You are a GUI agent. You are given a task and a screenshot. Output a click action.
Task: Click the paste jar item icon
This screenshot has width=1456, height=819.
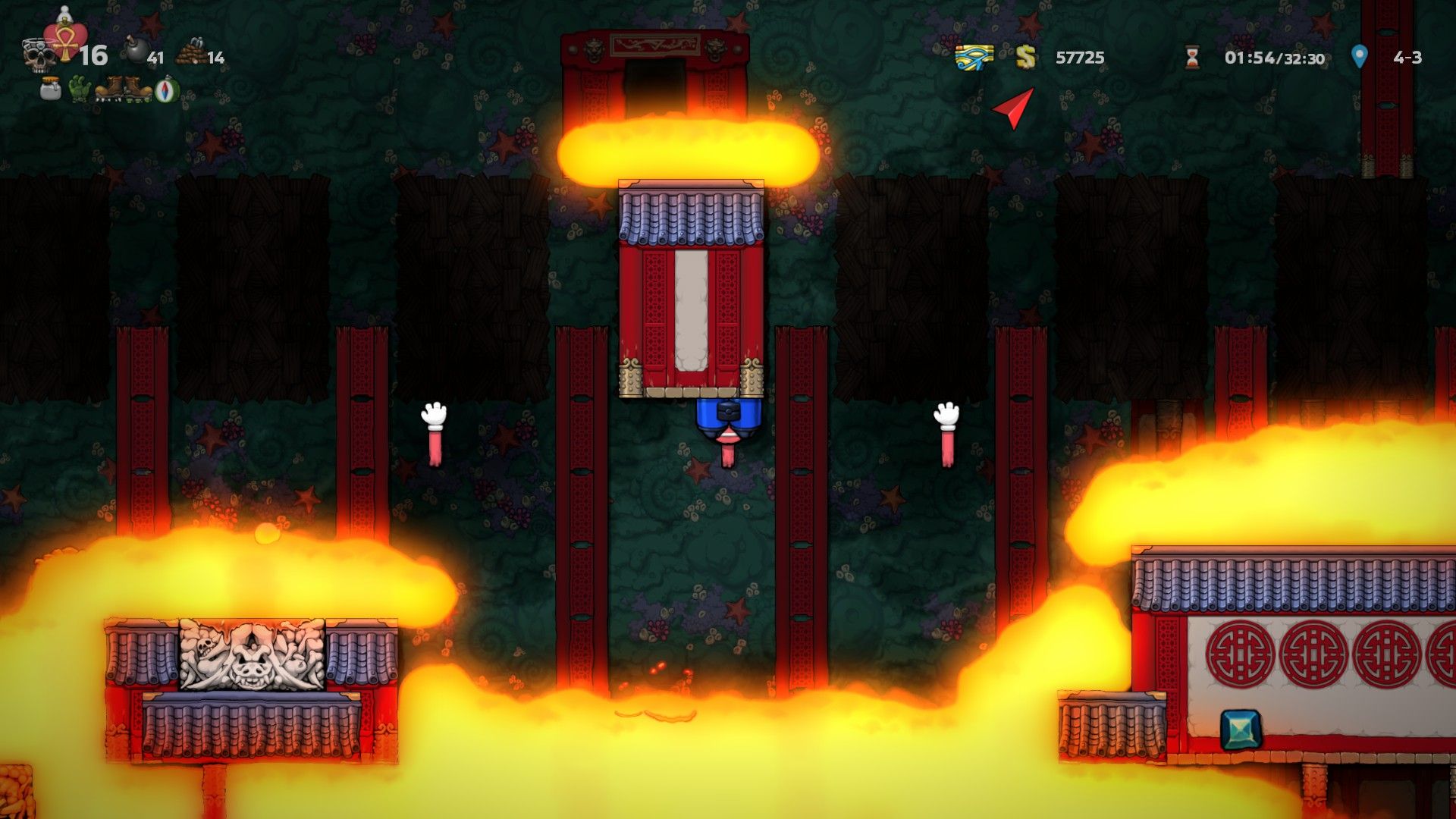click(x=50, y=89)
